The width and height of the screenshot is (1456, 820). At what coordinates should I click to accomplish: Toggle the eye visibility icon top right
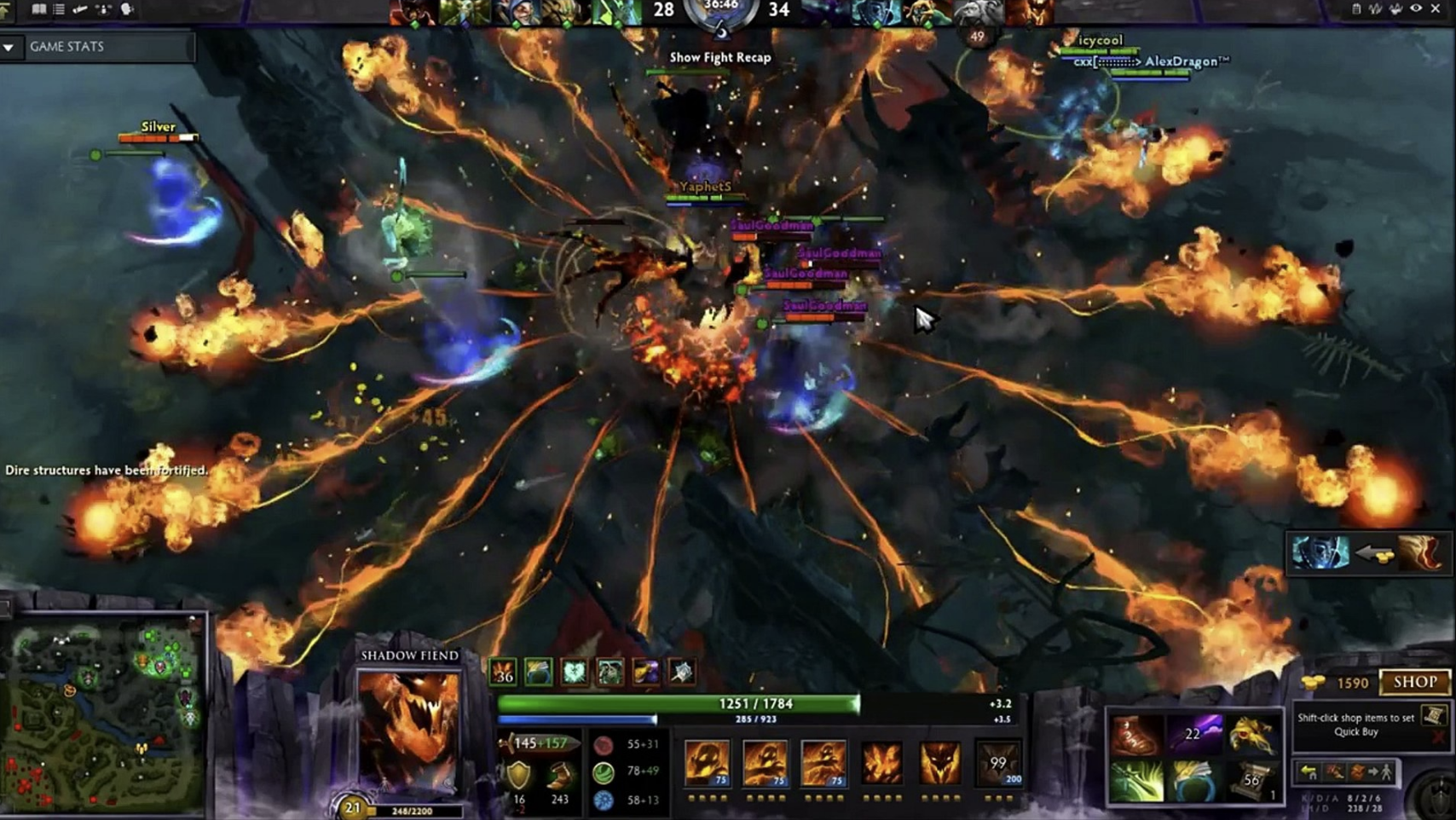[x=1416, y=9]
